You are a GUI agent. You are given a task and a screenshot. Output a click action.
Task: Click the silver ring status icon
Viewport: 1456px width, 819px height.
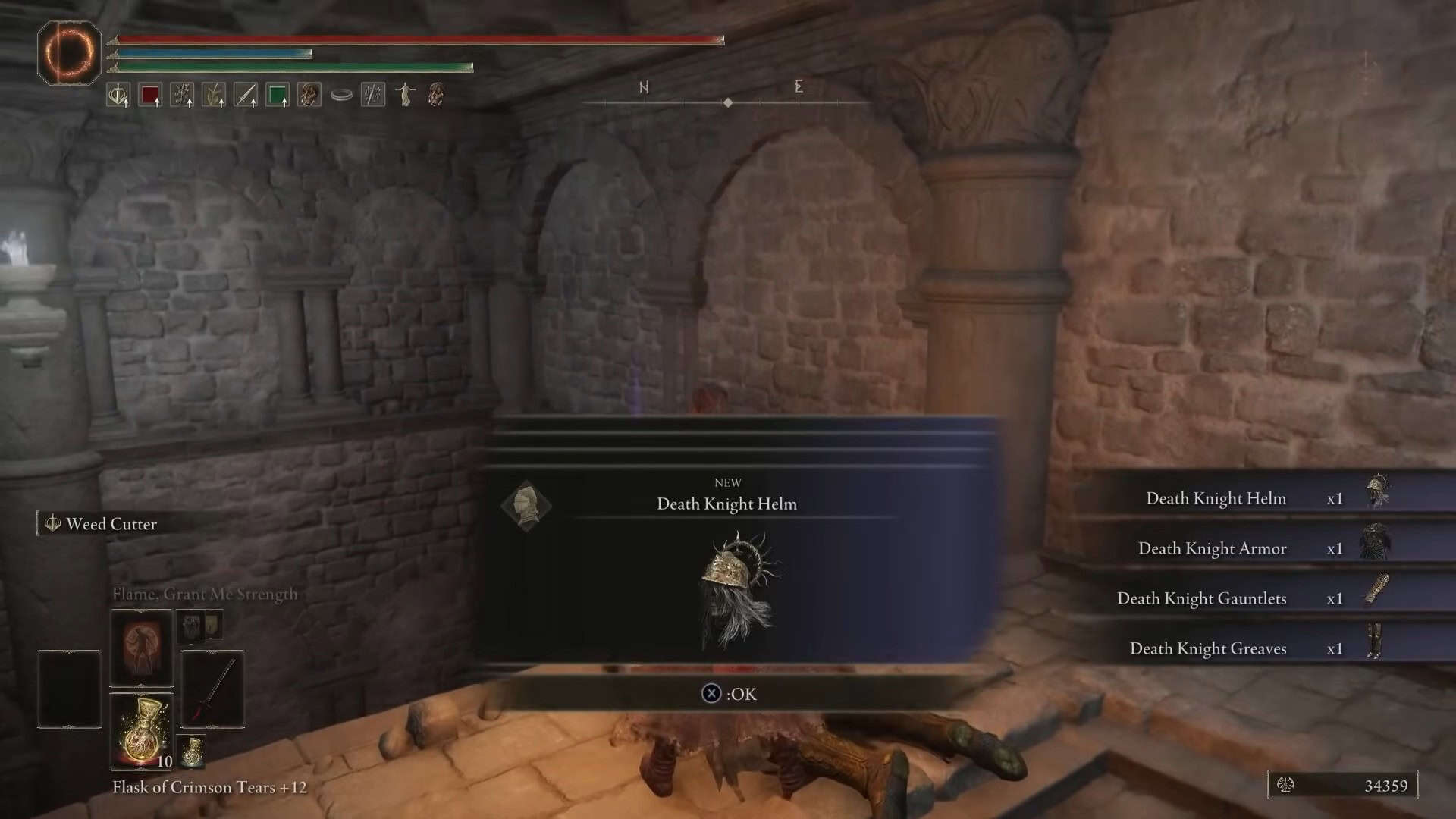point(341,96)
